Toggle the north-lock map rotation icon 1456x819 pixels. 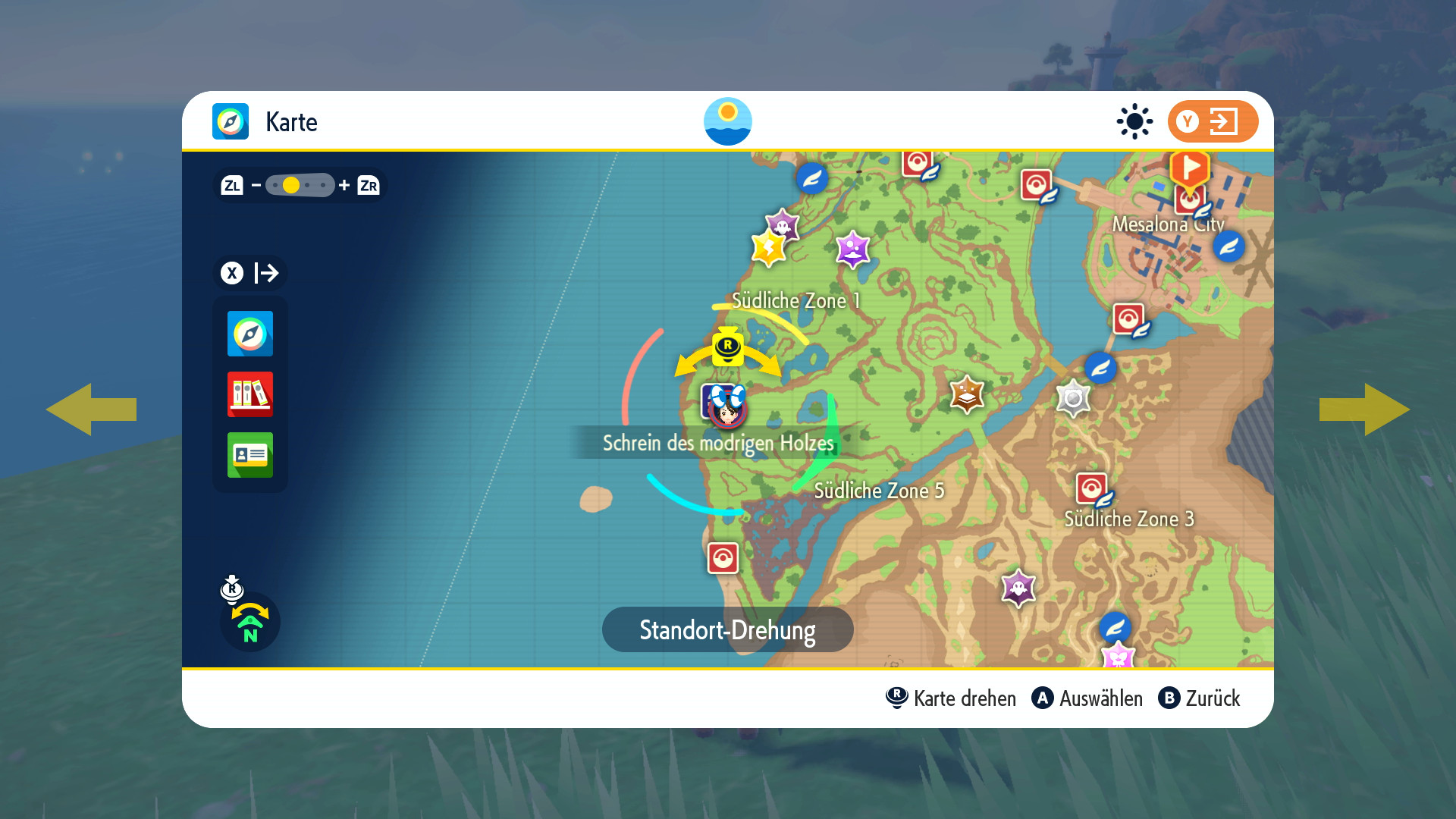click(249, 623)
